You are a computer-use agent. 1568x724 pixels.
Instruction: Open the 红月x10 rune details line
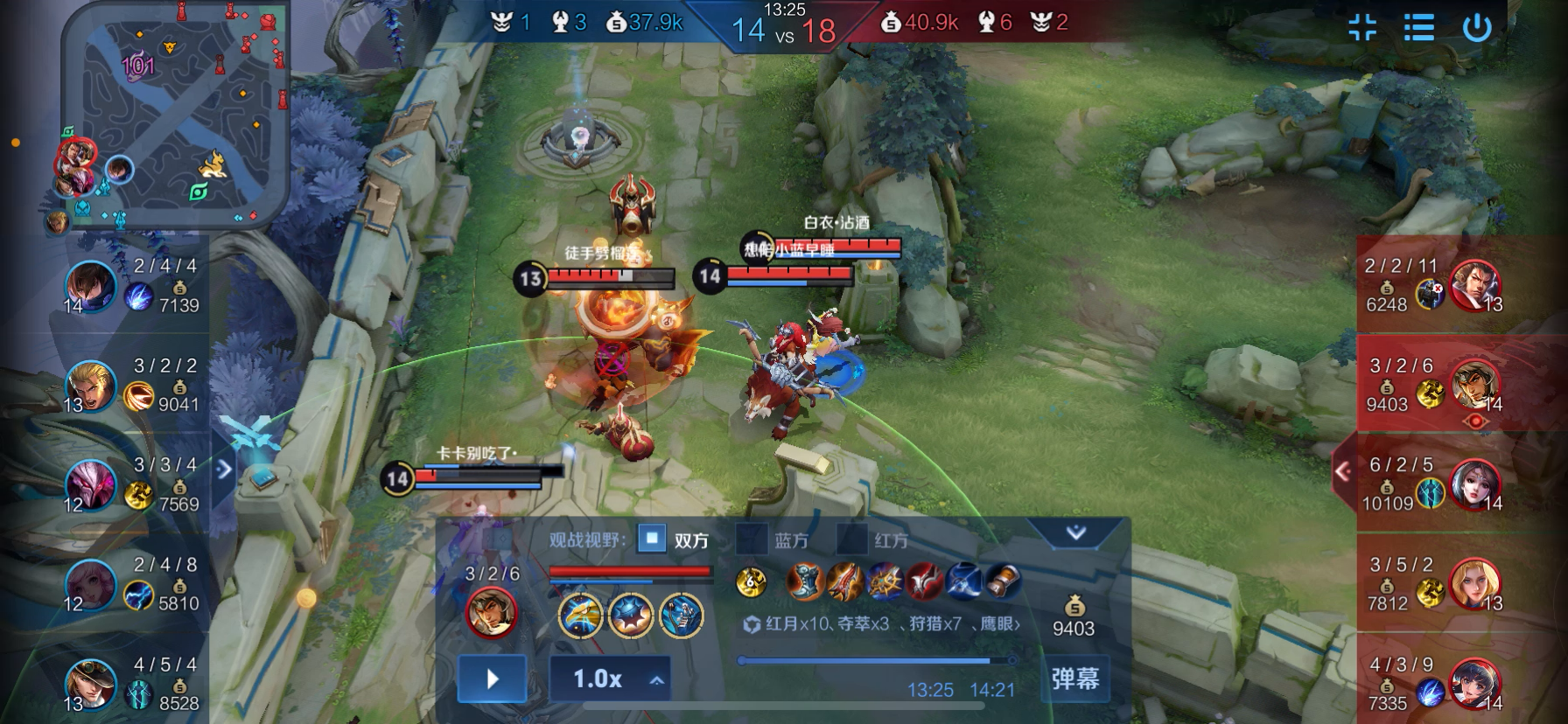(x=881, y=623)
